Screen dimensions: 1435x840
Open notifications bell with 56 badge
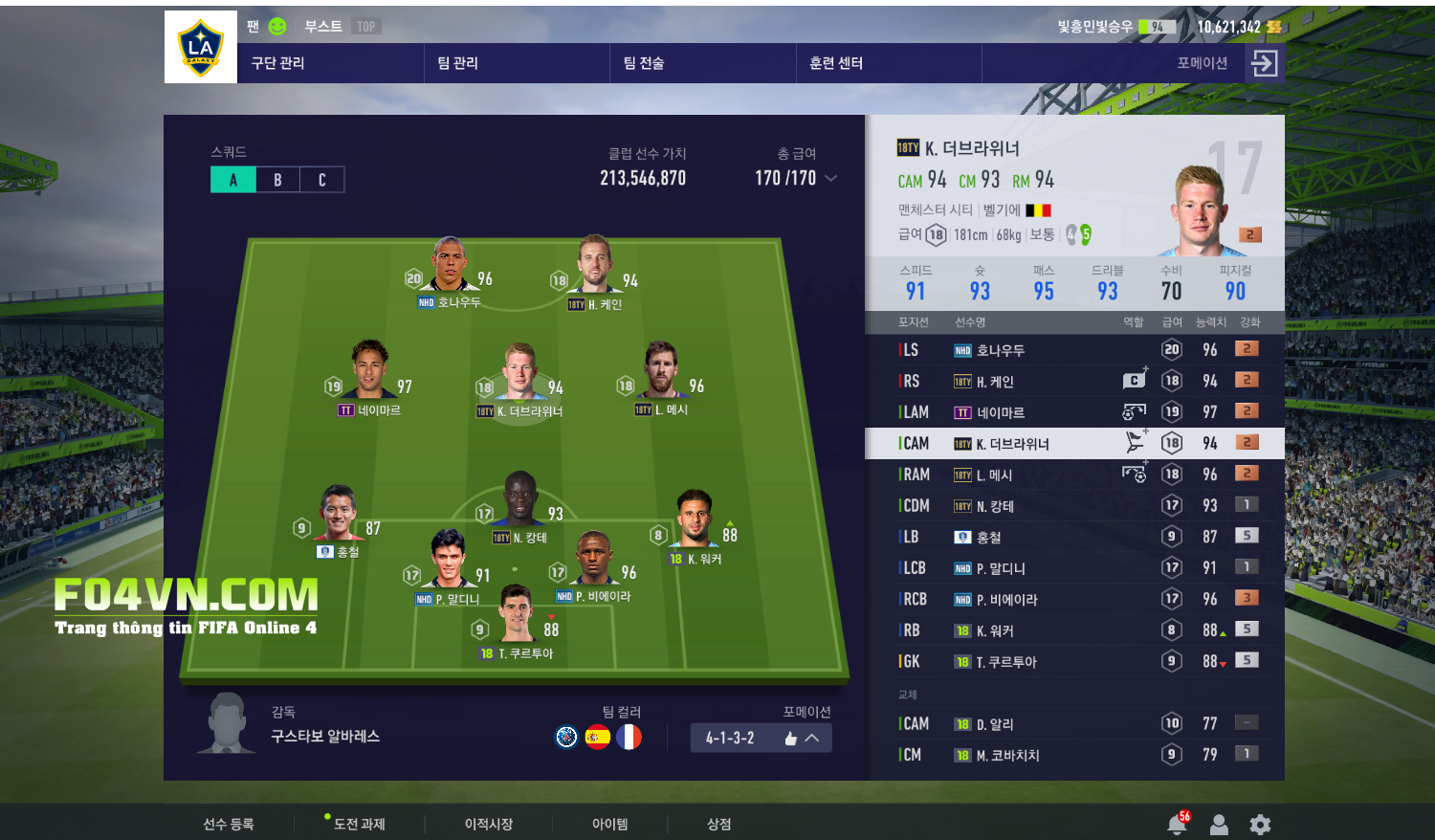(1177, 824)
